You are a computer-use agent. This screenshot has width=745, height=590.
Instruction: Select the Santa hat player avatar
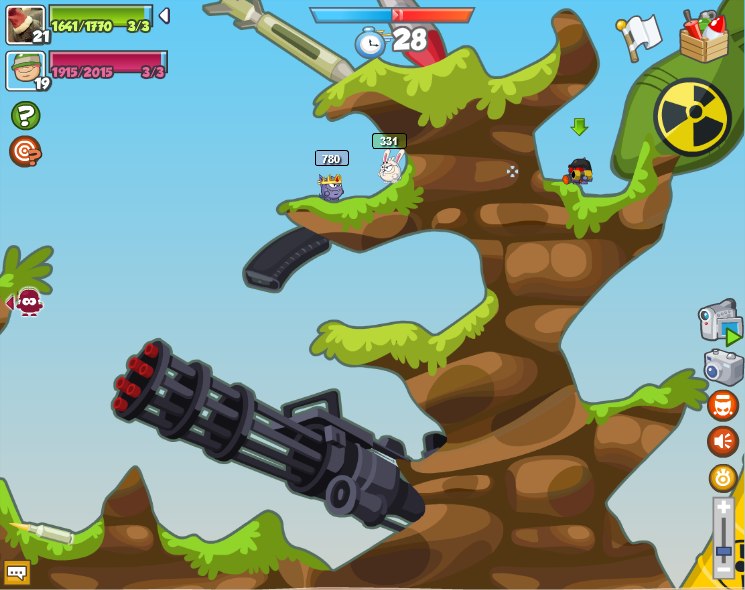click(25, 25)
